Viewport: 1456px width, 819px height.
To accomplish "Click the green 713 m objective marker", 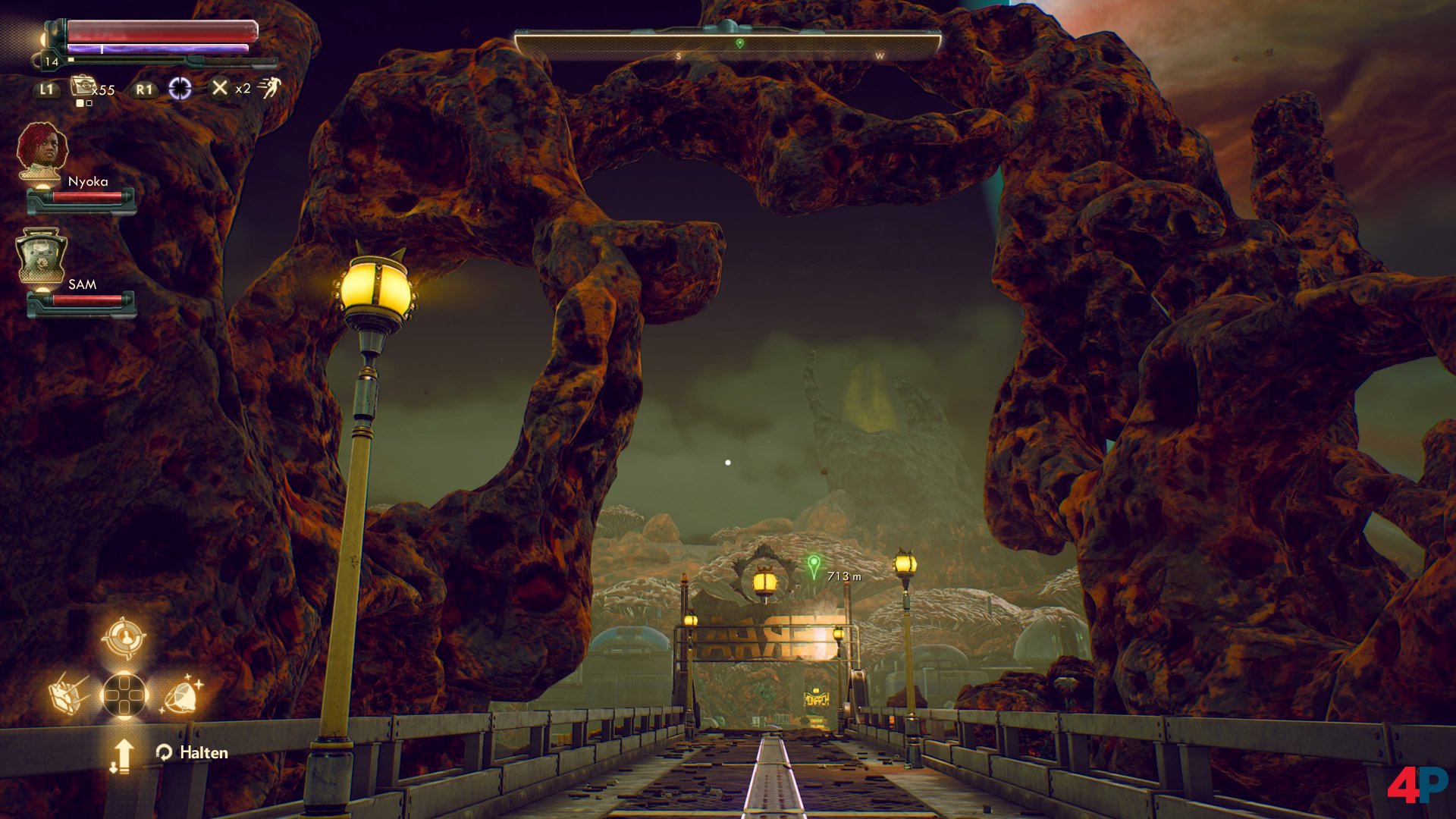I will coord(814,565).
